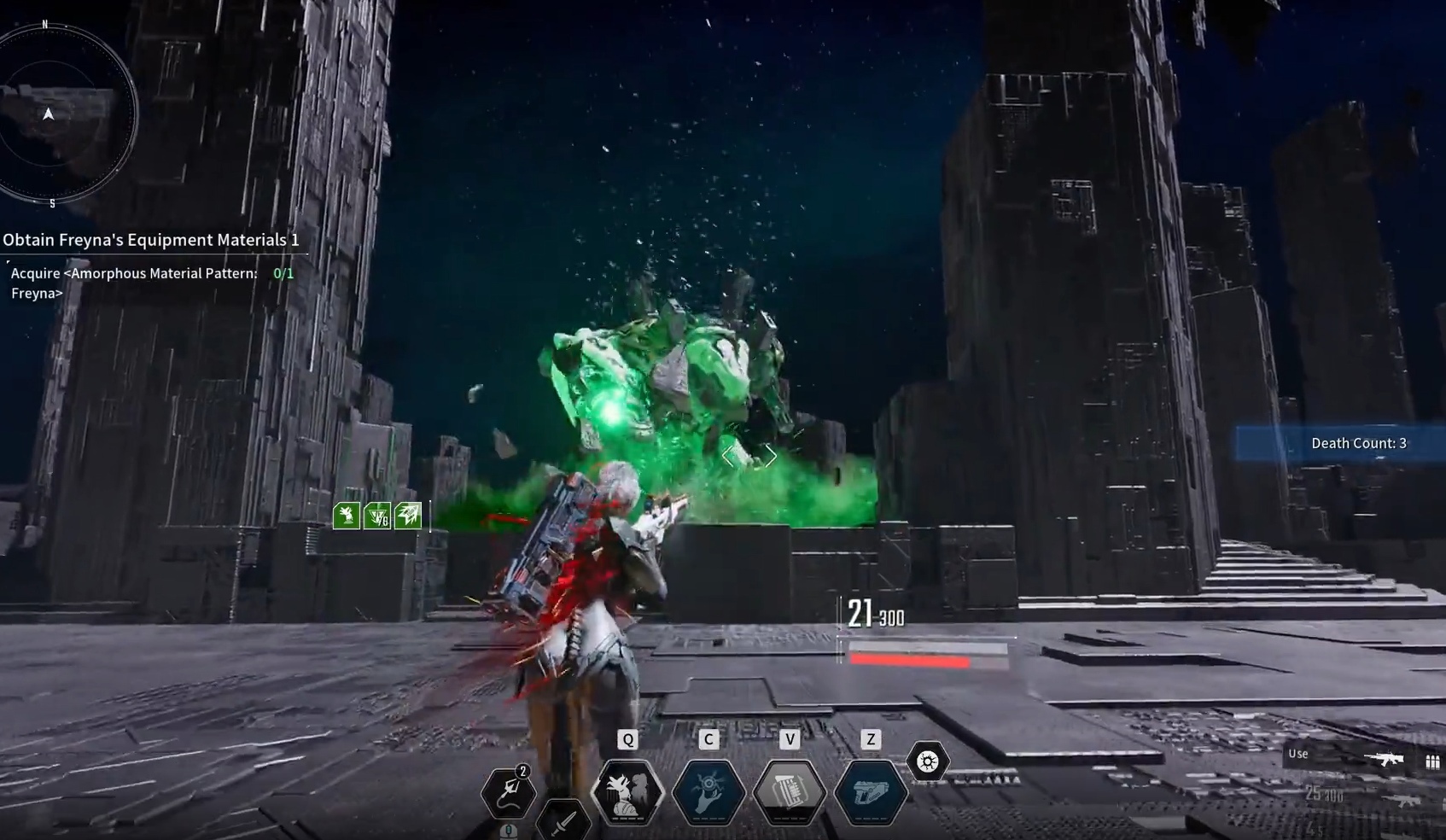This screenshot has width=1446, height=840.
Task: Click the white spiky passive skill hexagon
Action: (x=928, y=761)
